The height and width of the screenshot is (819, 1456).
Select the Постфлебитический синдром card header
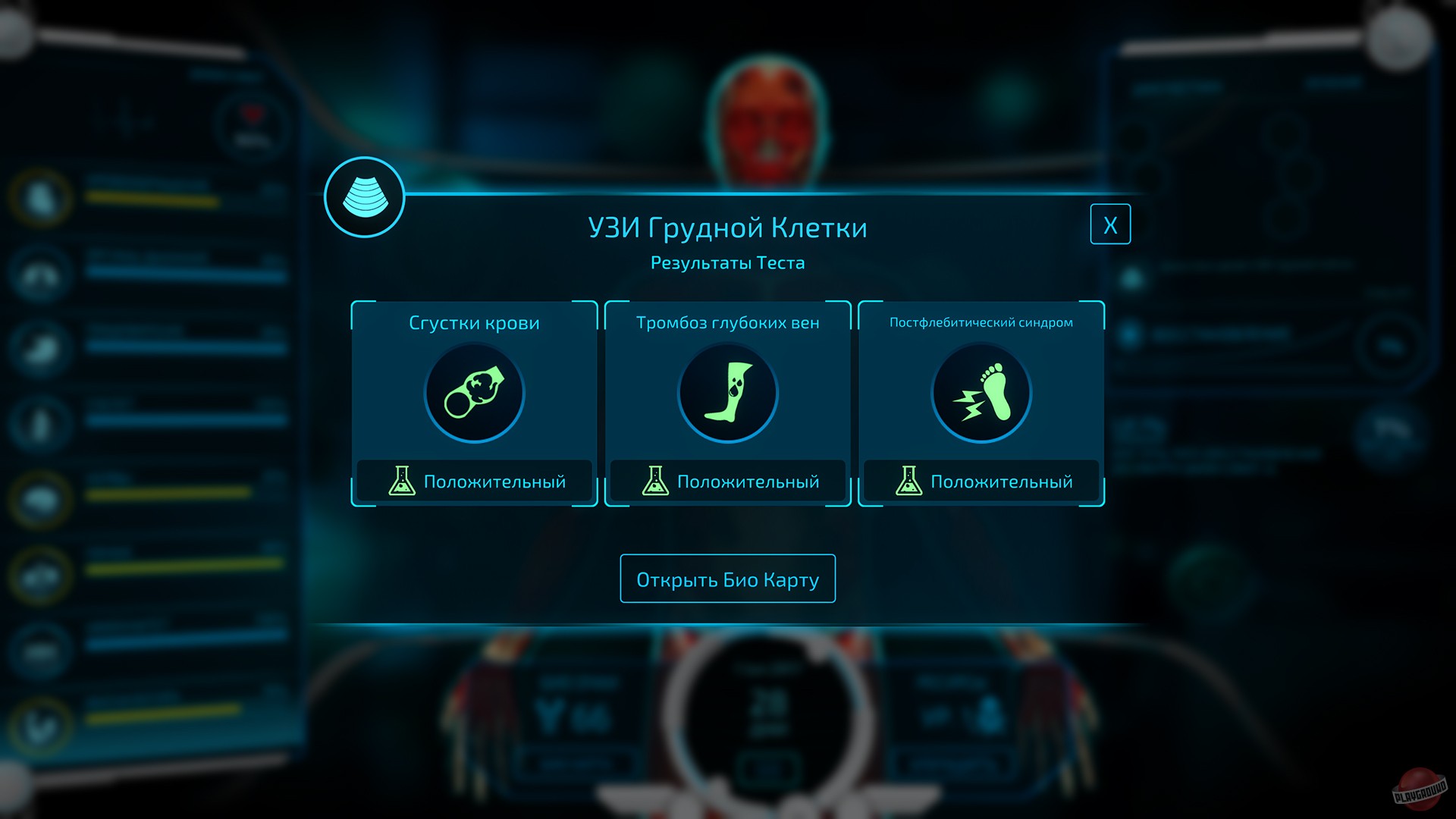981,322
